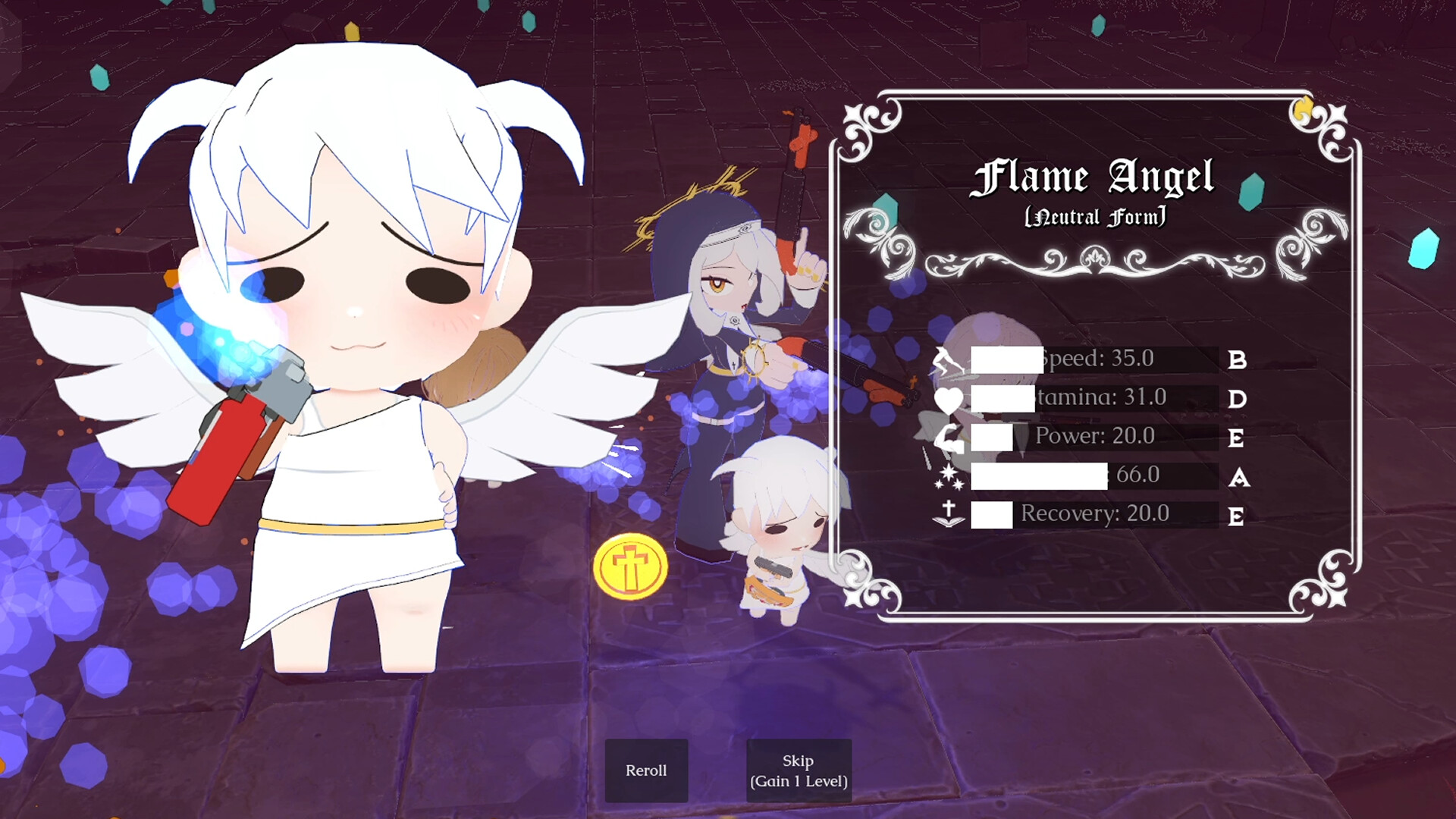The height and width of the screenshot is (819, 1456).
Task: Expand the Neutral Form subtitle
Action: (1094, 216)
